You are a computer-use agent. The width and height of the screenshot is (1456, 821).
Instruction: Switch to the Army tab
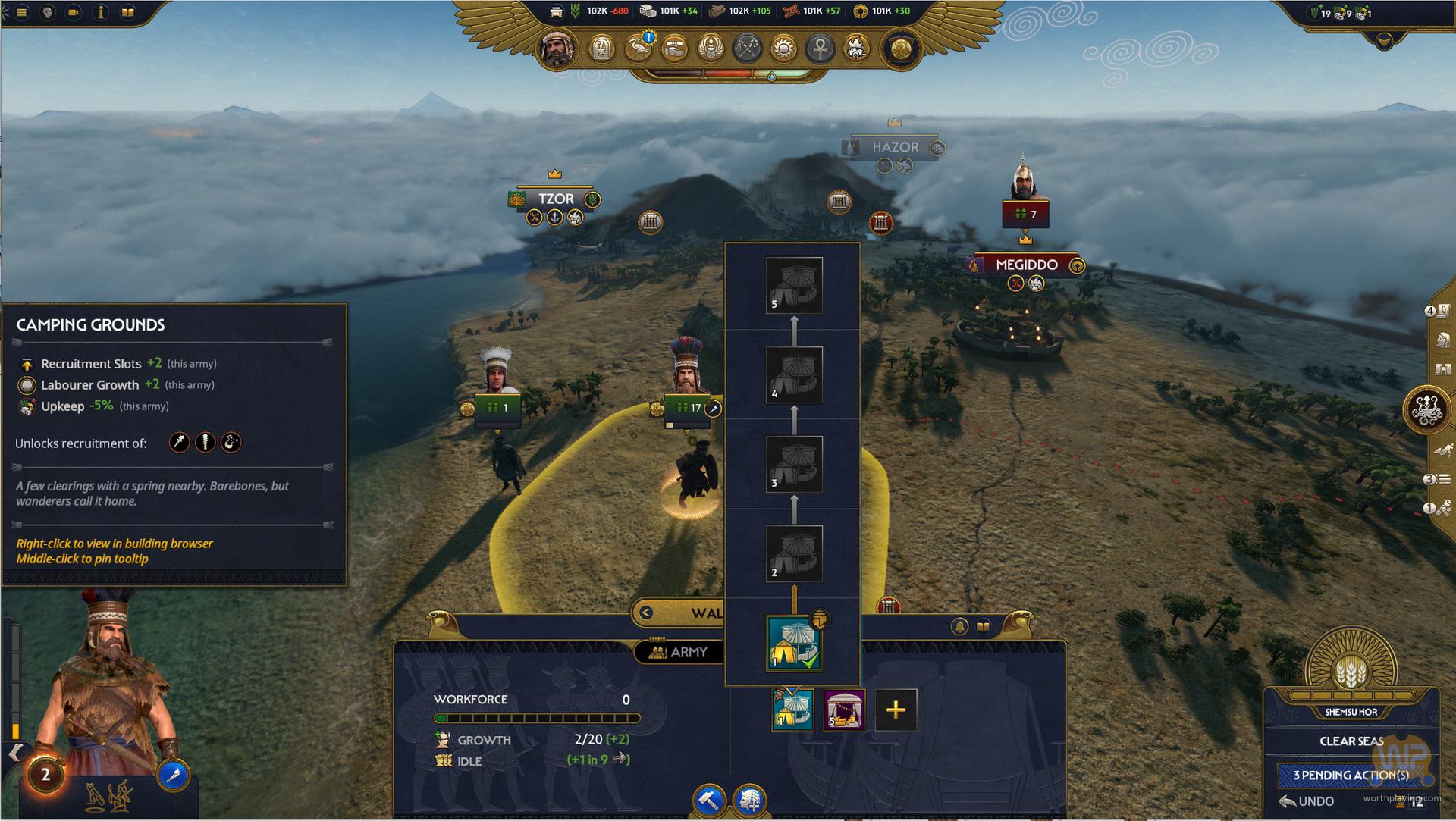[x=679, y=652]
